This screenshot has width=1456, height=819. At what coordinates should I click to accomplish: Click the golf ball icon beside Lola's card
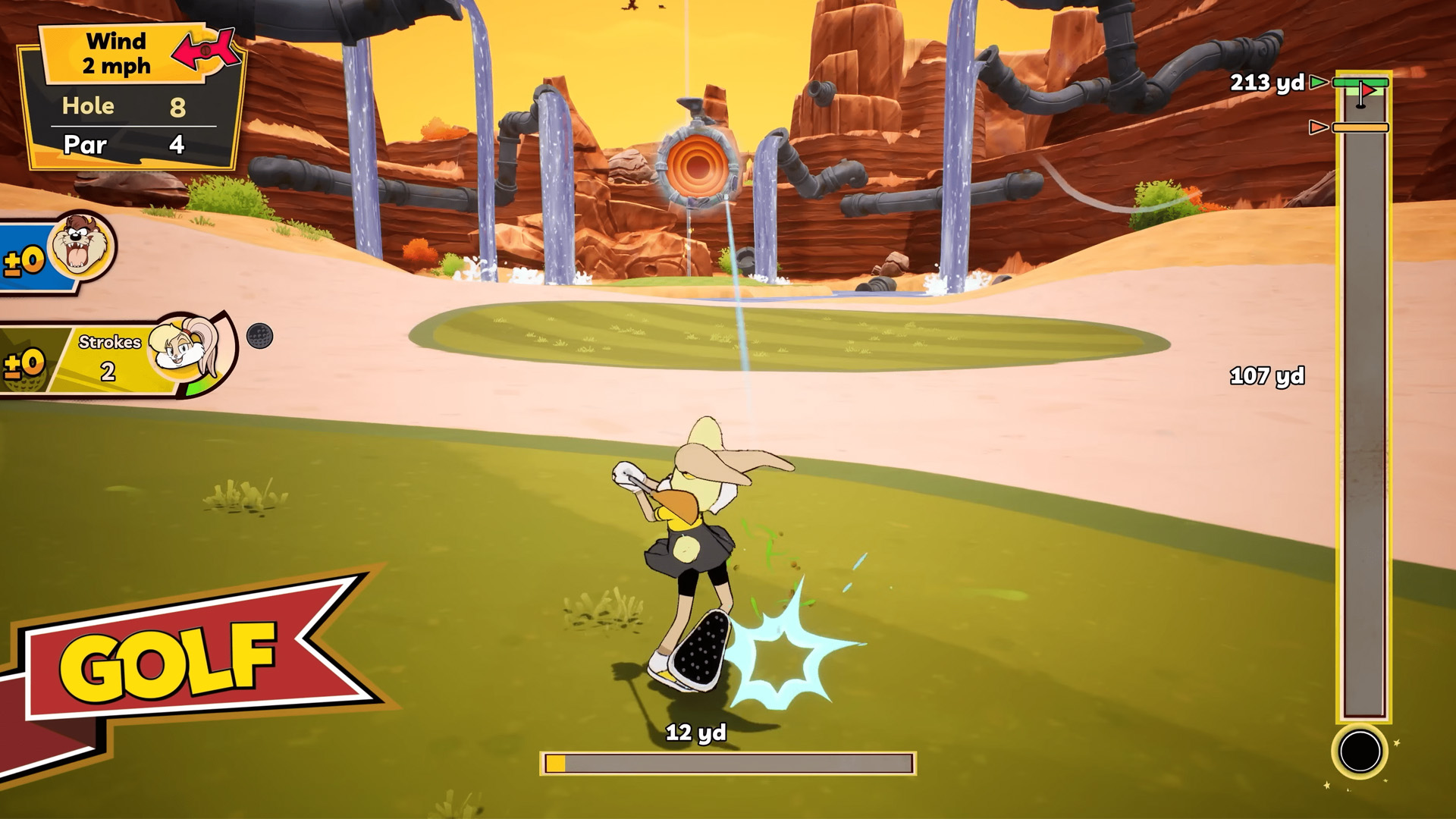point(259,335)
